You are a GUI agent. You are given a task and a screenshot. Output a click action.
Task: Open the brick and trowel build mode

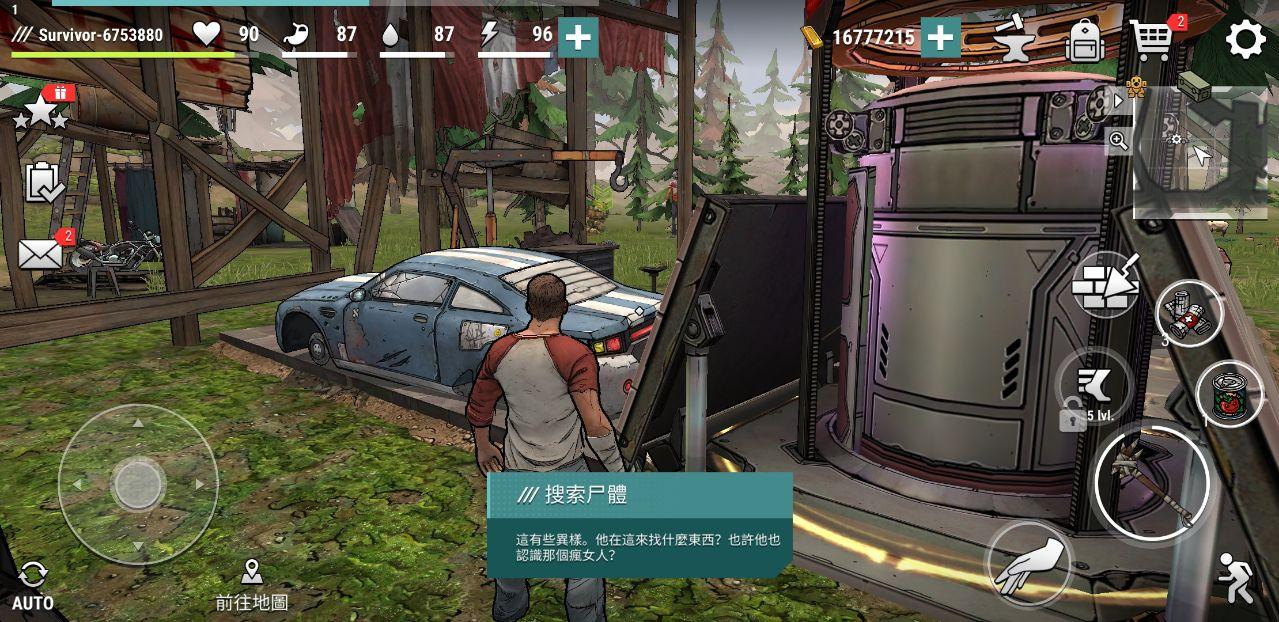pyautogui.click(x=1105, y=285)
